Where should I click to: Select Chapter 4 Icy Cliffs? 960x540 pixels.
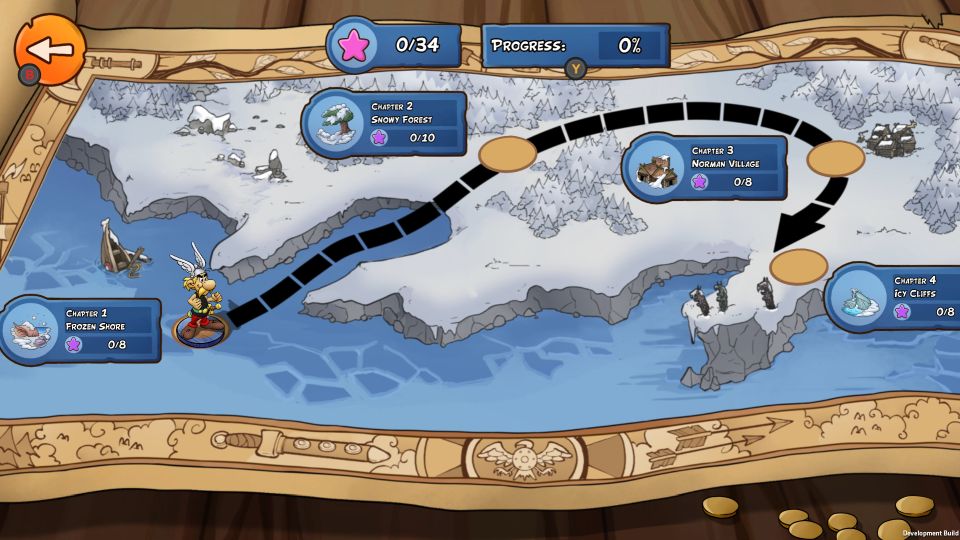[893, 297]
